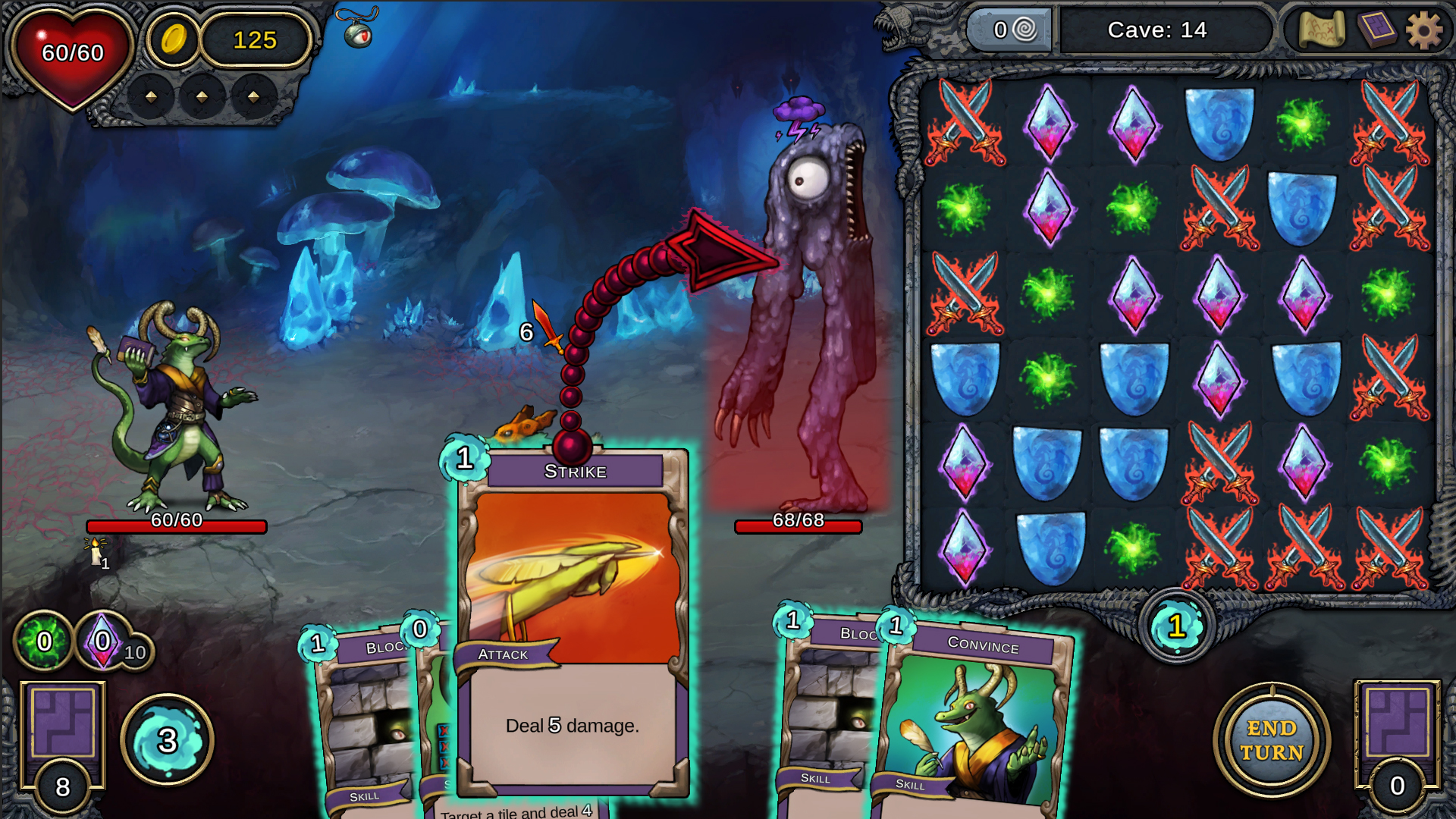Image resolution: width=1456 pixels, height=819 pixels.
Task: End the current turn
Action: point(1272,740)
